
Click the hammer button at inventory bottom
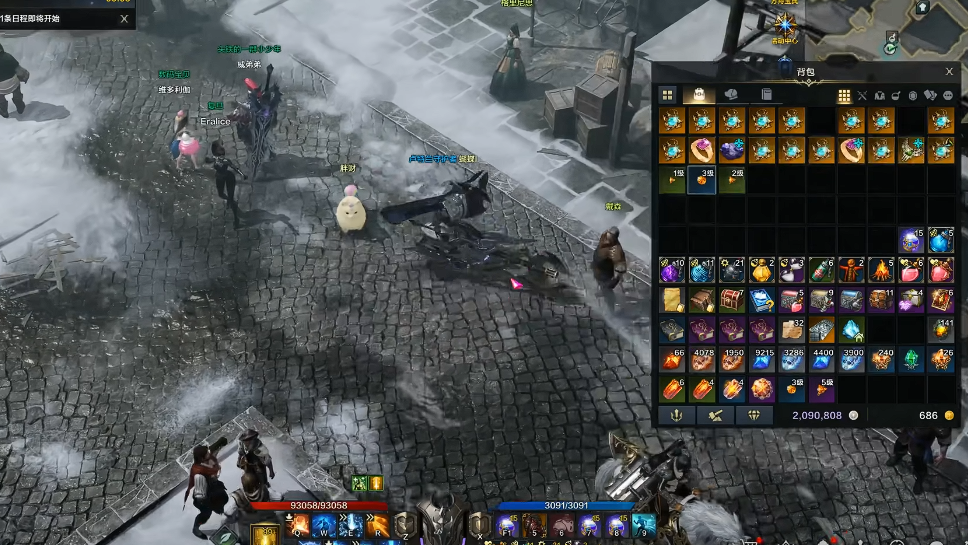pos(715,415)
